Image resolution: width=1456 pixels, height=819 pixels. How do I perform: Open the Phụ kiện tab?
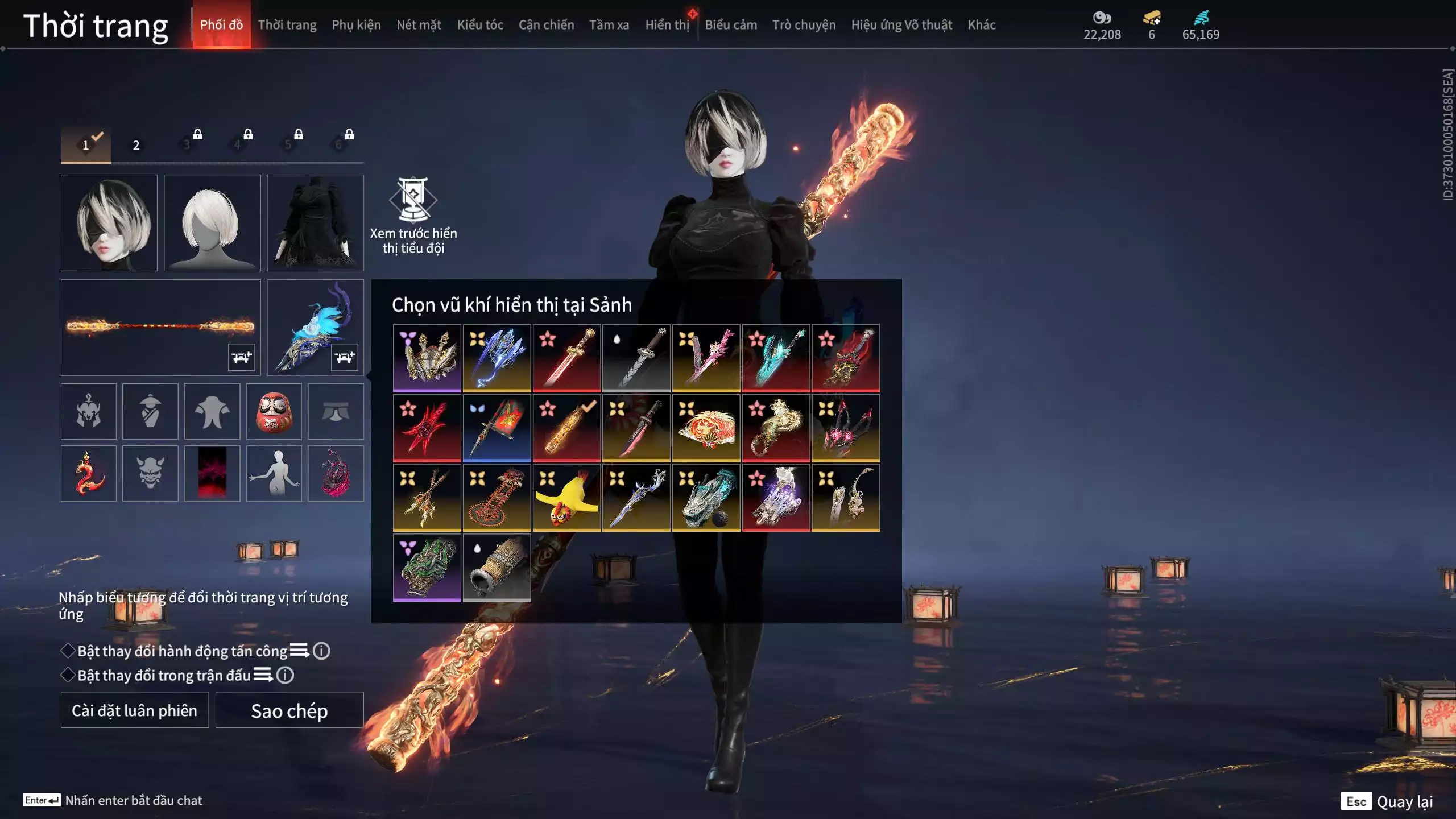coord(356,25)
